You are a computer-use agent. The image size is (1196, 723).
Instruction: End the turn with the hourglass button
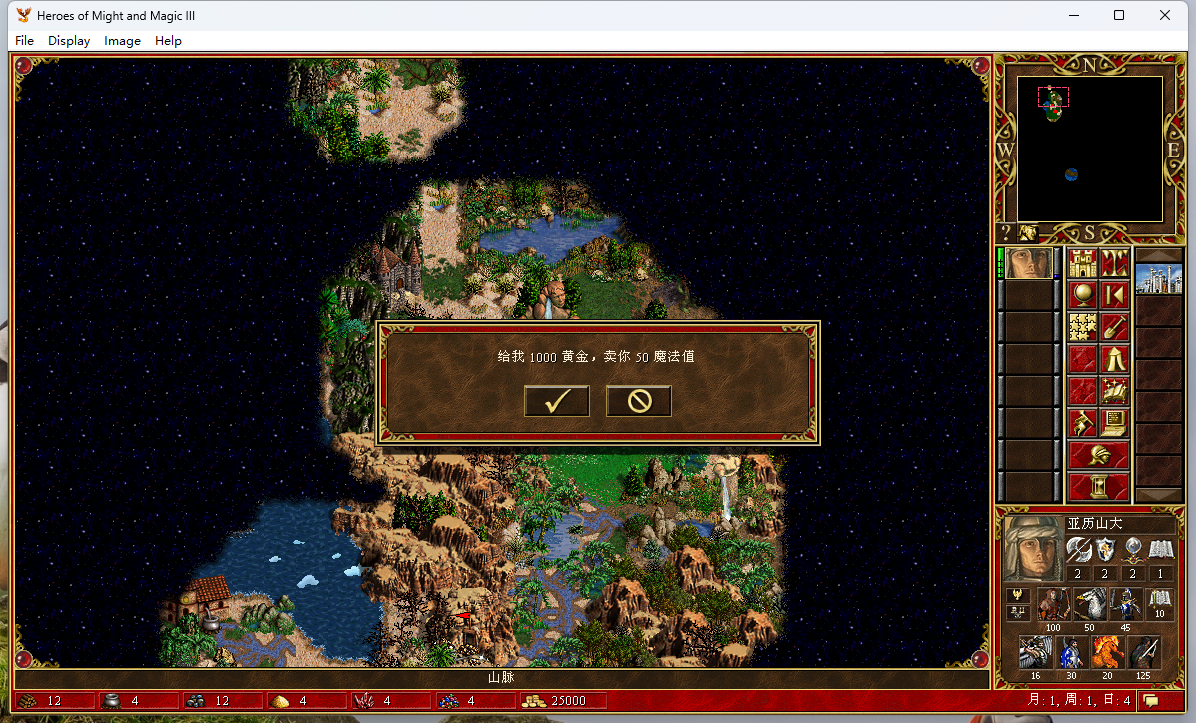coord(1098,487)
